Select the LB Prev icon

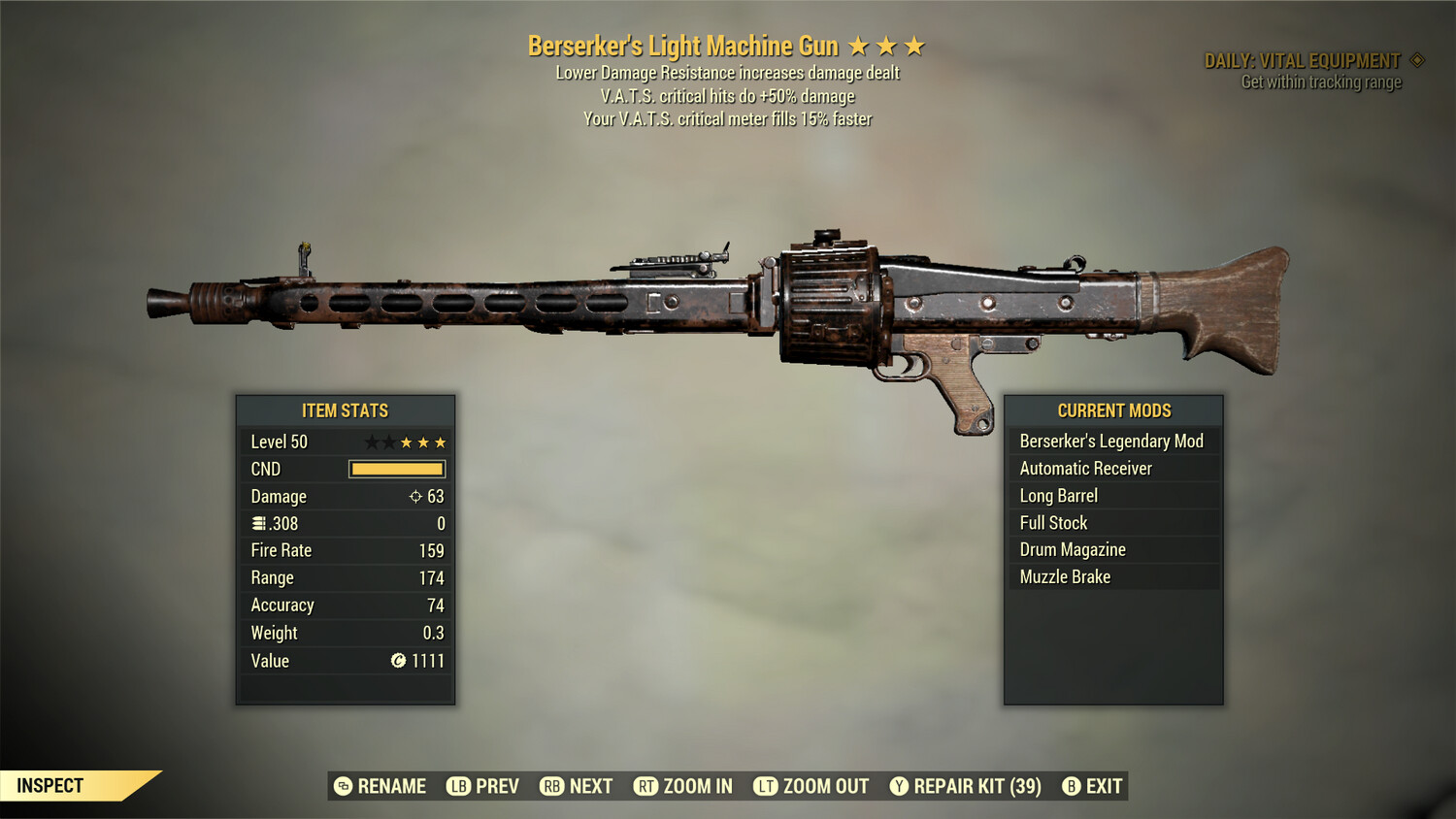click(457, 786)
